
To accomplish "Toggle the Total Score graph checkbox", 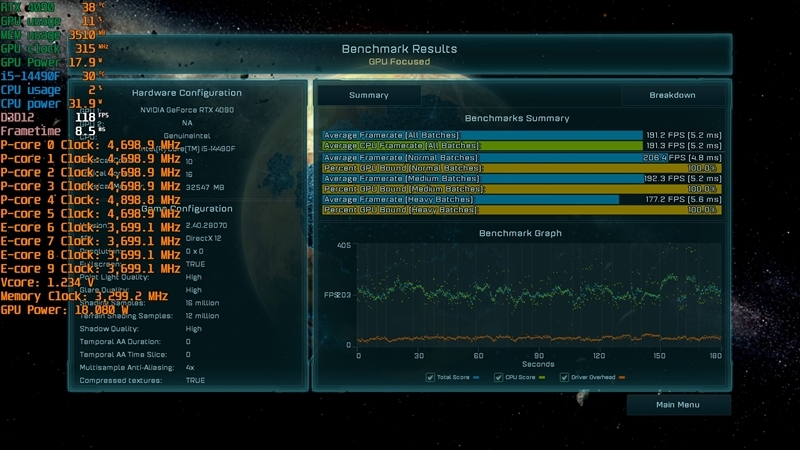I will point(430,378).
